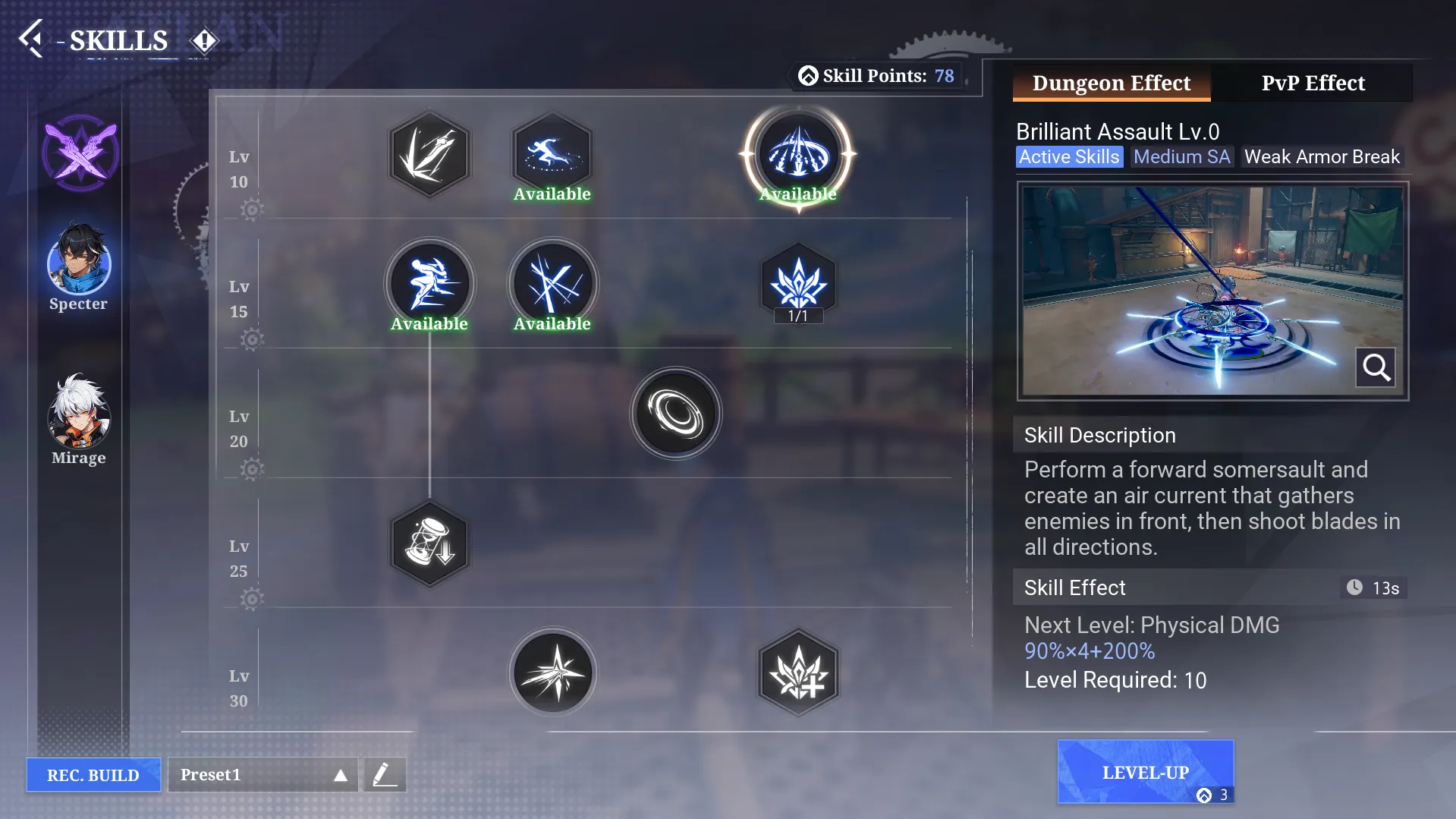Screen dimensions: 1456x819
Task: Switch to the PvP Effect tab
Action: pos(1313,83)
